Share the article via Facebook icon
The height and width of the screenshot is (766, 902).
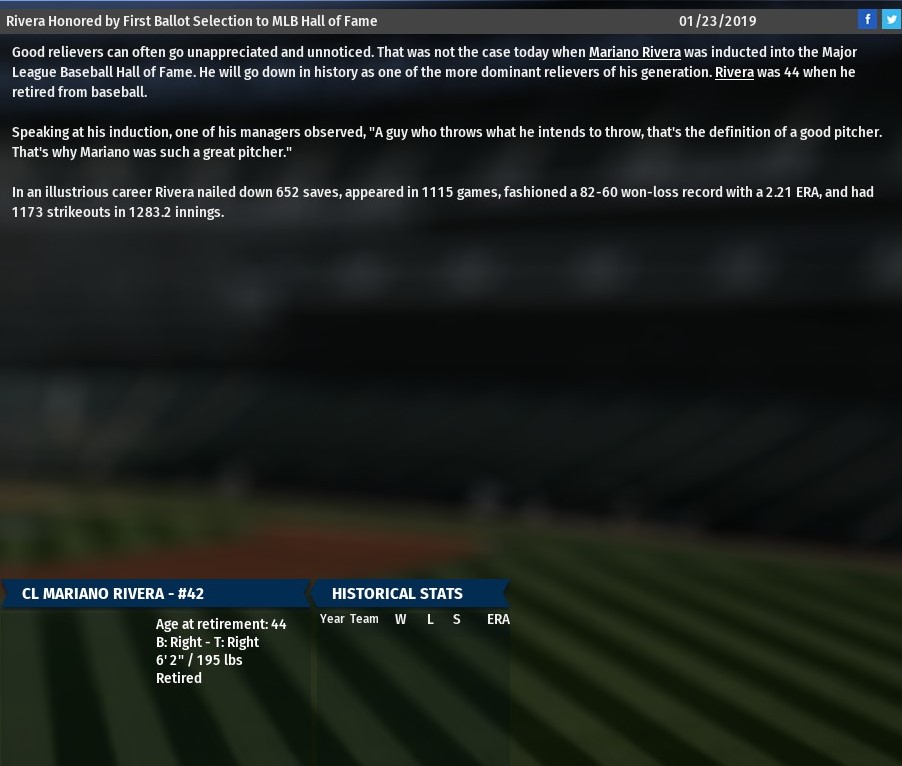pos(867,19)
